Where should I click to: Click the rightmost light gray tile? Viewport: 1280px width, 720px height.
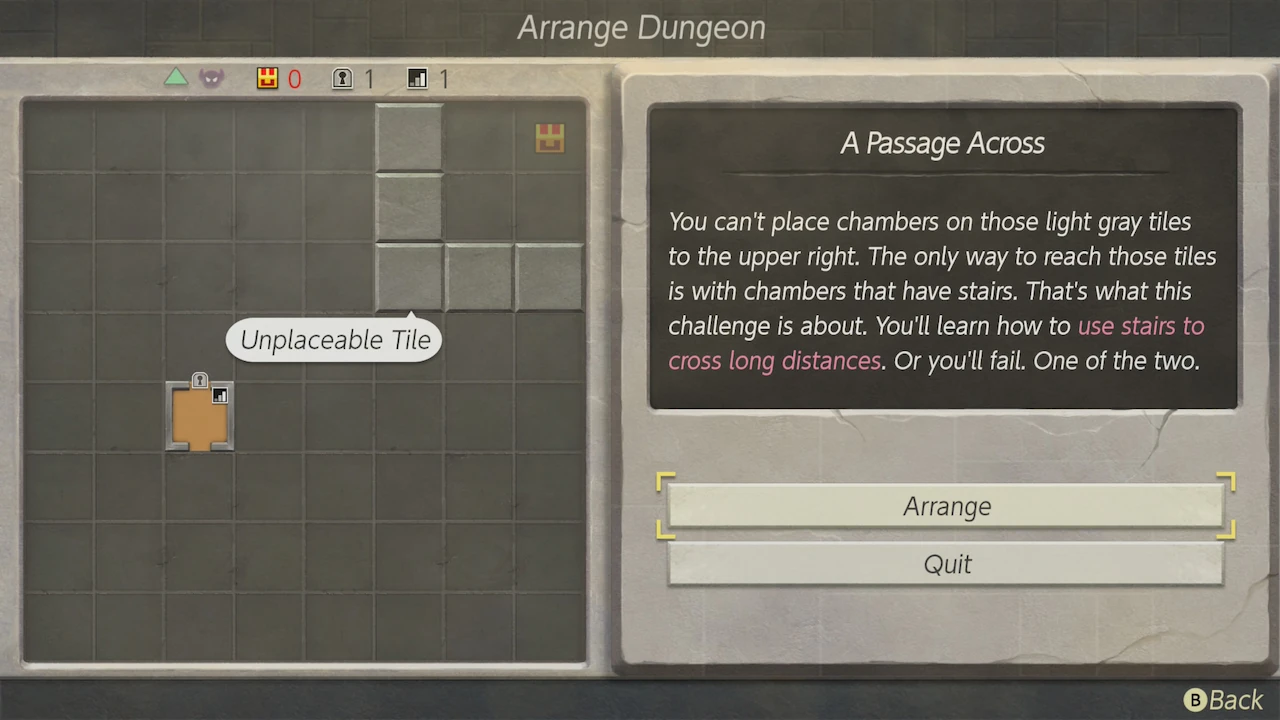pyautogui.click(x=547, y=277)
